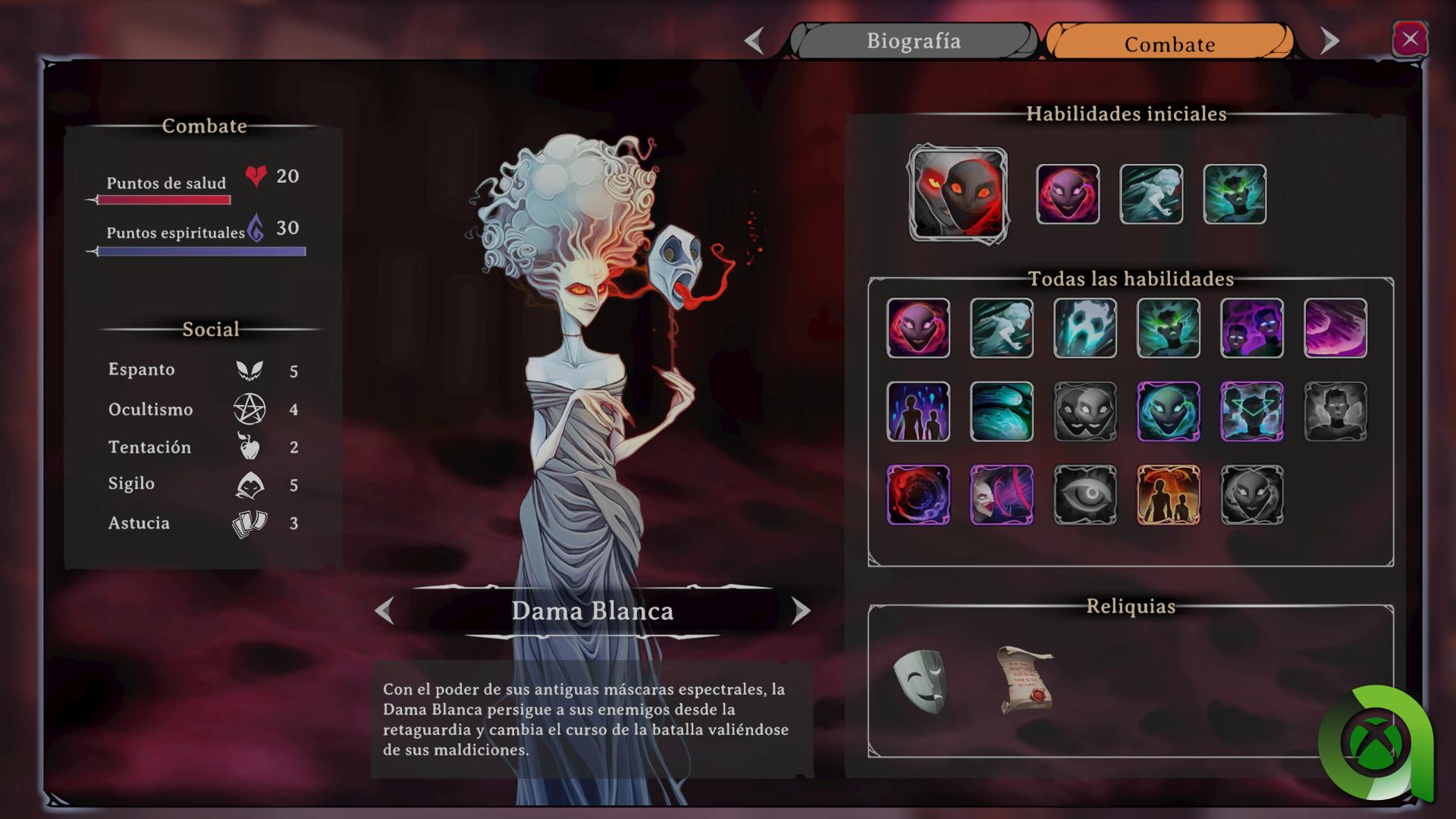Select the screaming woman ability icon

[1001, 495]
